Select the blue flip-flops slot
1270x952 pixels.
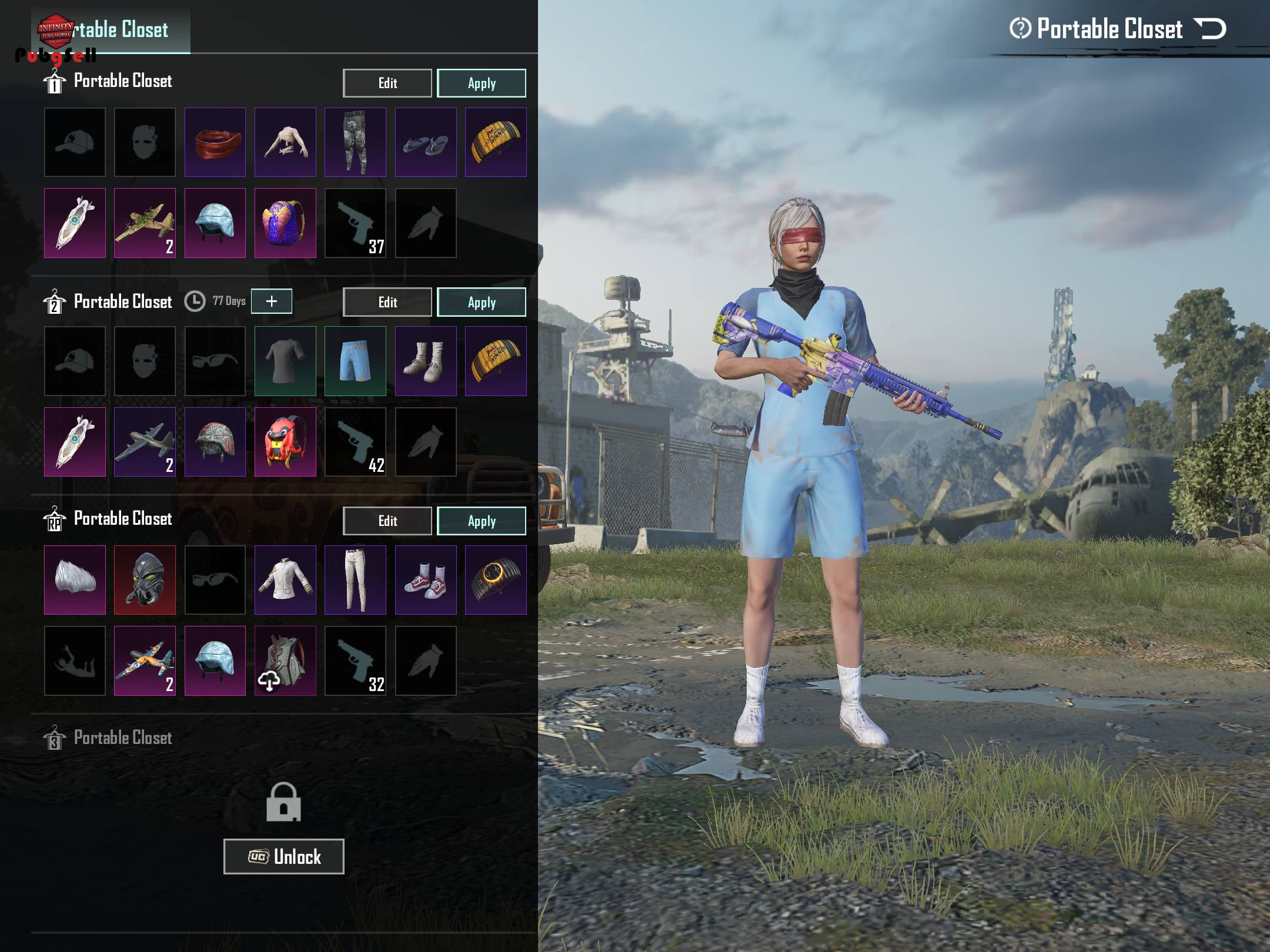426,142
